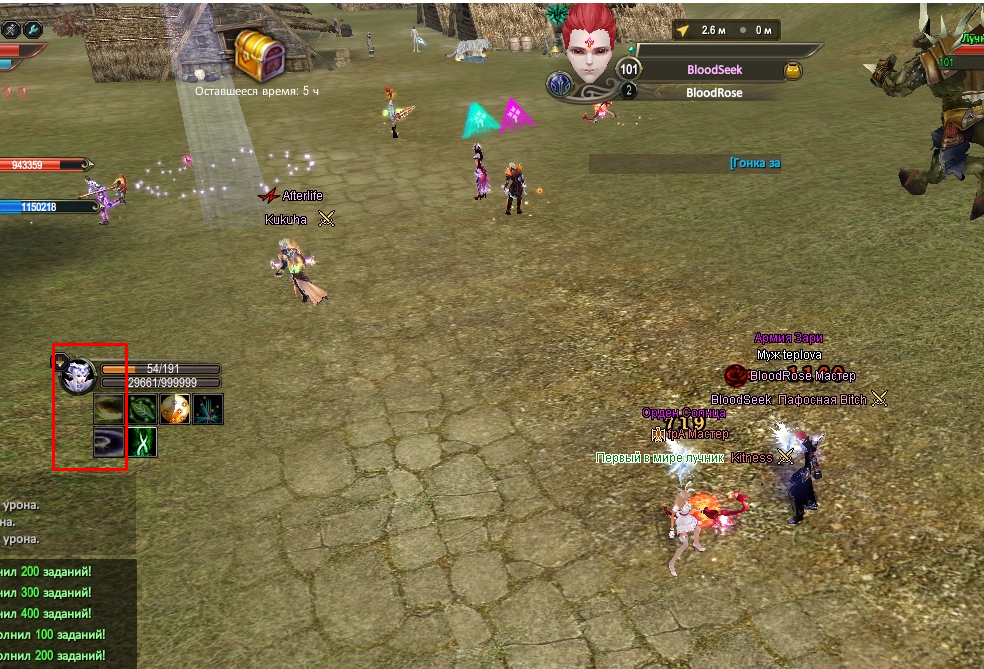Select the red-haired target portrait
This screenshot has height=669, width=984.
click(x=591, y=45)
